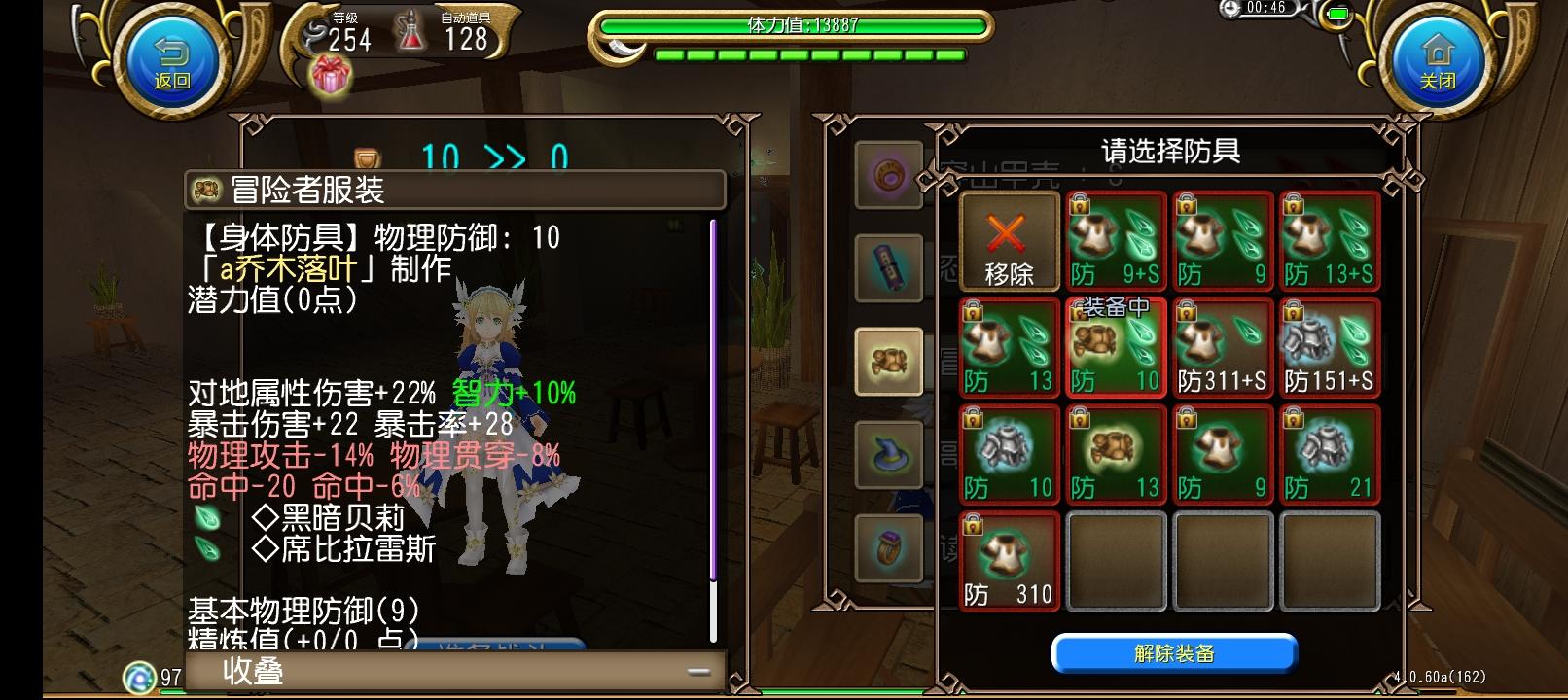This screenshot has width=1568, height=700.
Task: Select the ring category icon at sidebar bottom
Action: tap(888, 546)
